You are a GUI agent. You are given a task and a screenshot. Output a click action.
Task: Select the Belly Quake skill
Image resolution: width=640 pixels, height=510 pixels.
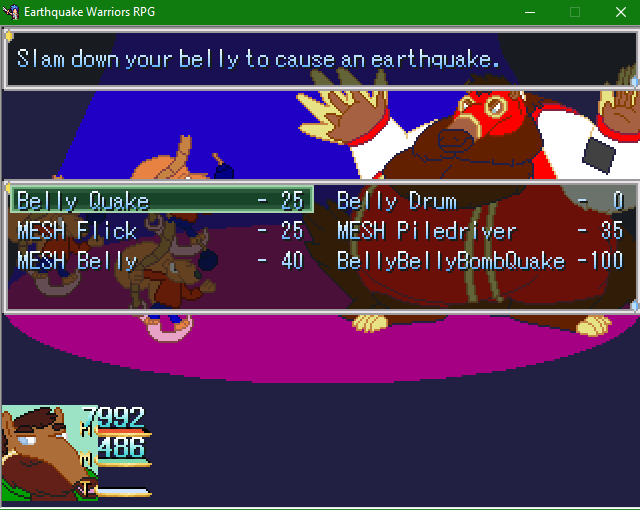[160, 201]
